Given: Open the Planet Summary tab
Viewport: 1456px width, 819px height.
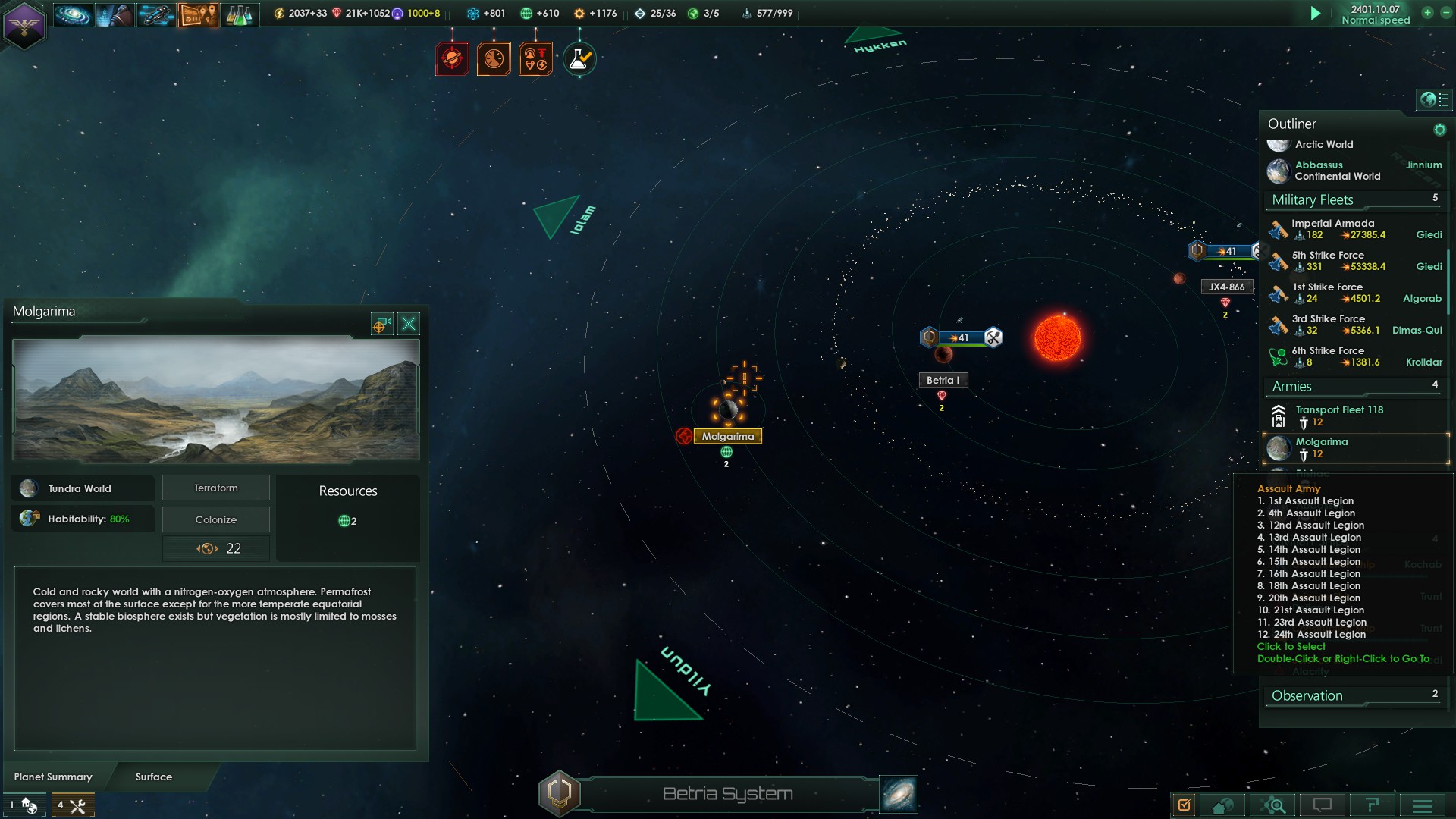Looking at the screenshot, I should tap(53, 777).
